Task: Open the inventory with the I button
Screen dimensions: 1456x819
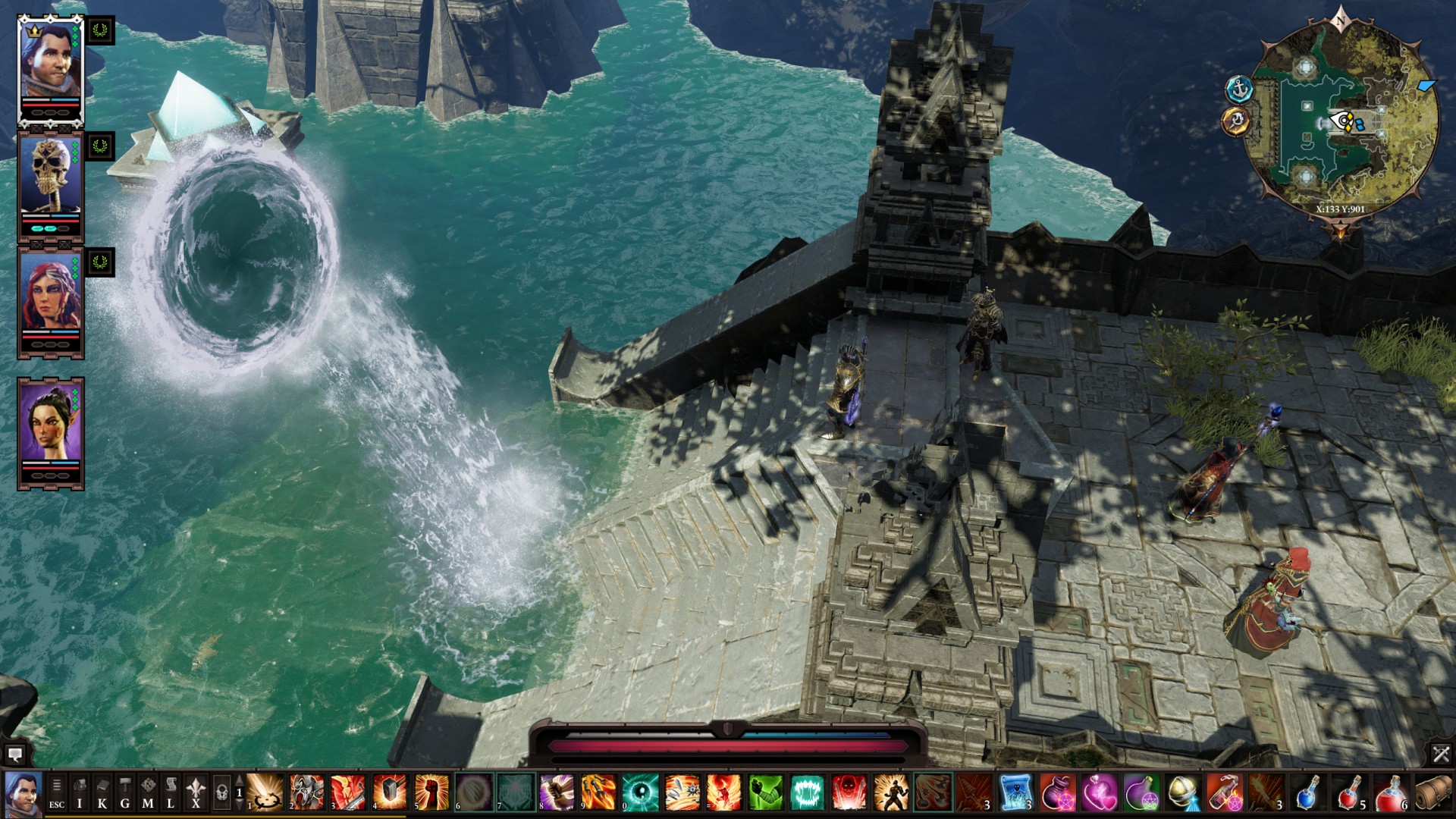Action: (79, 793)
